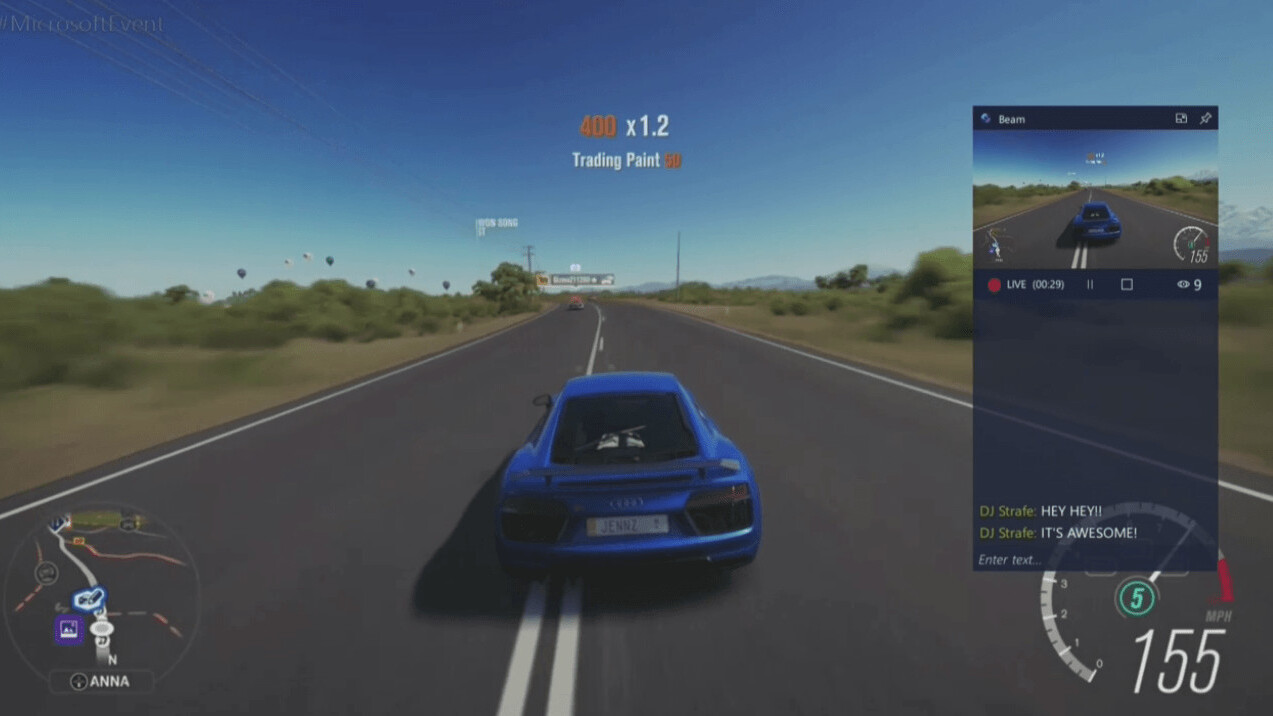Stop the Beam broadcast with the square button

(x=1127, y=285)
